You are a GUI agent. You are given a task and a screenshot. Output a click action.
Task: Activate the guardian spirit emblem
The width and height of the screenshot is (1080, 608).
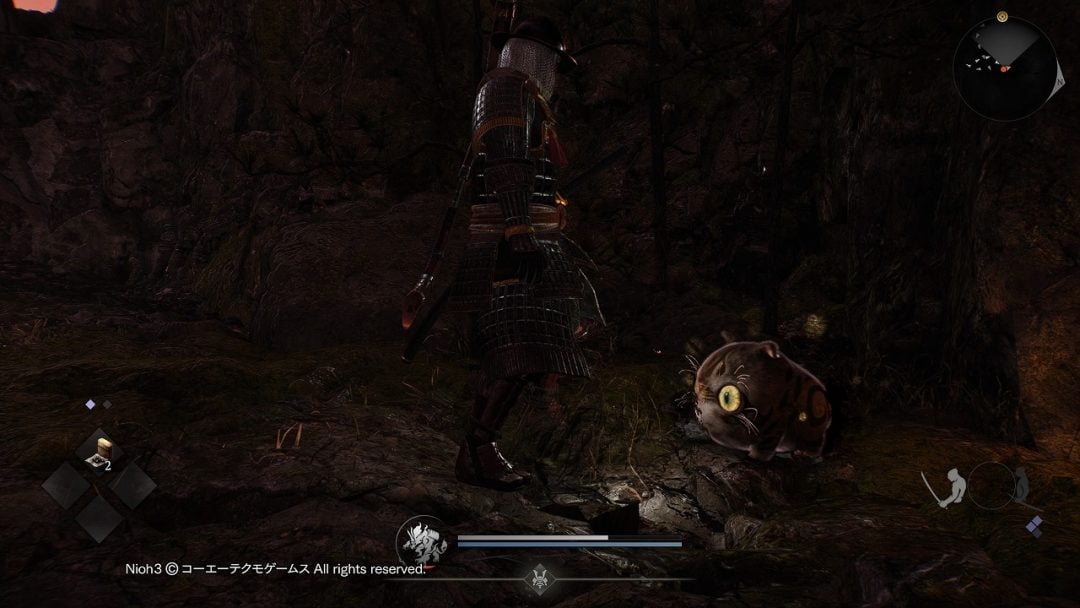(421, 541)
